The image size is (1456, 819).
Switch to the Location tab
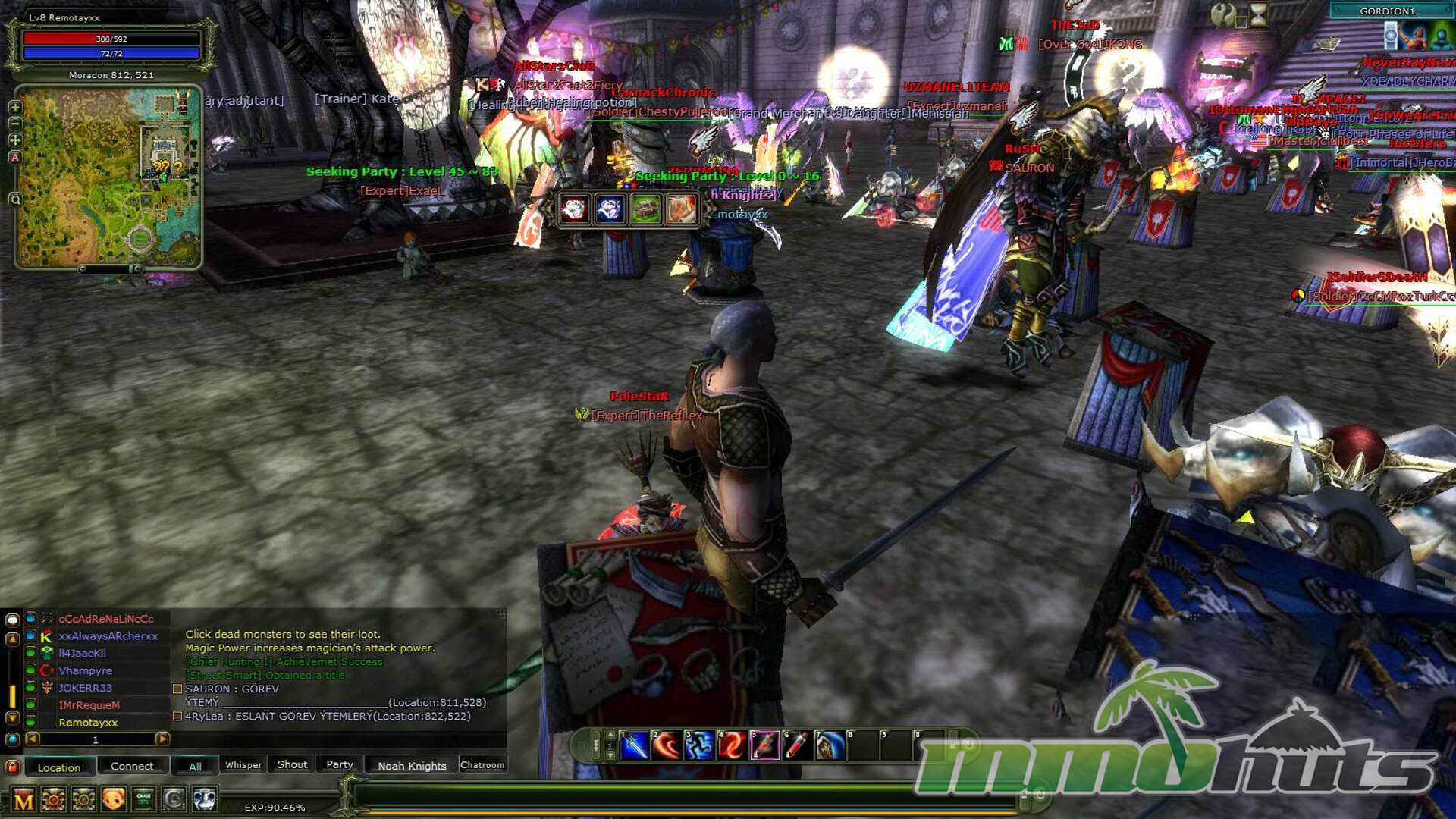tap(59, 767)
